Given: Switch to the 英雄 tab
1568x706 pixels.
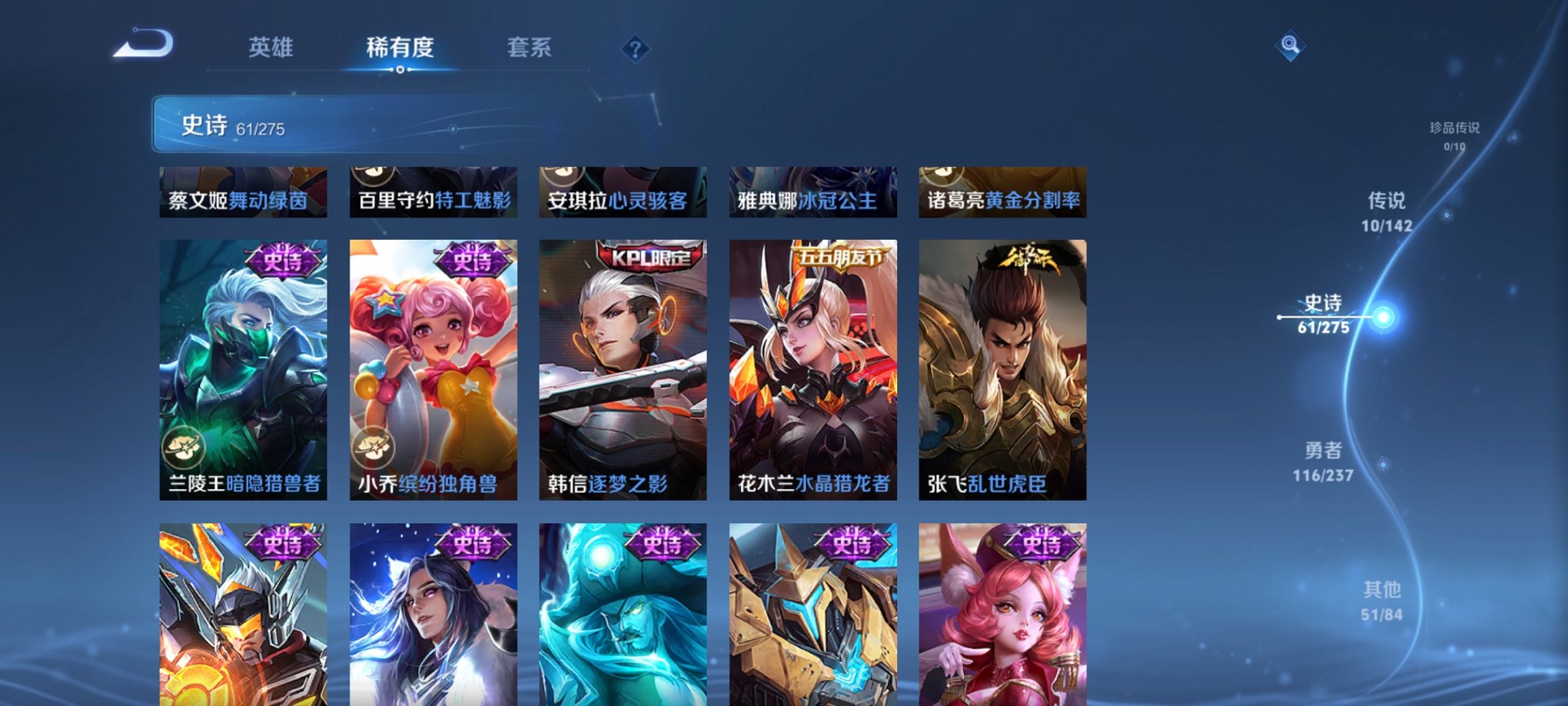Looking at the screenshot, I should click(271, 48).
